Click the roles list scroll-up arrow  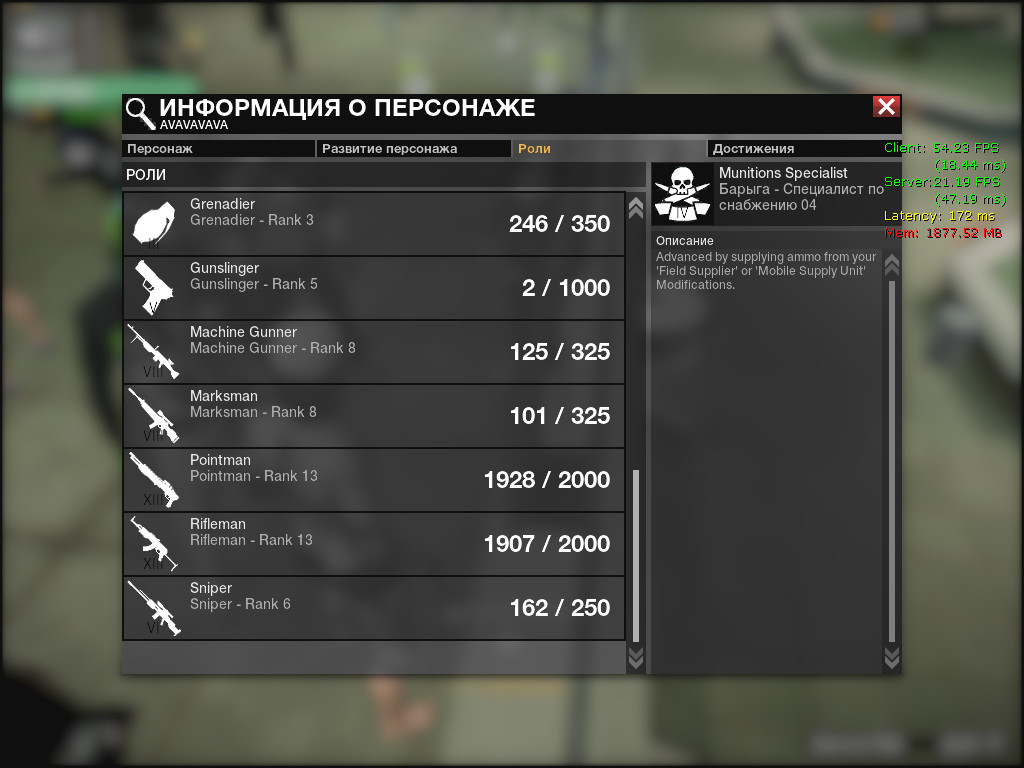[x=635, y=207]
